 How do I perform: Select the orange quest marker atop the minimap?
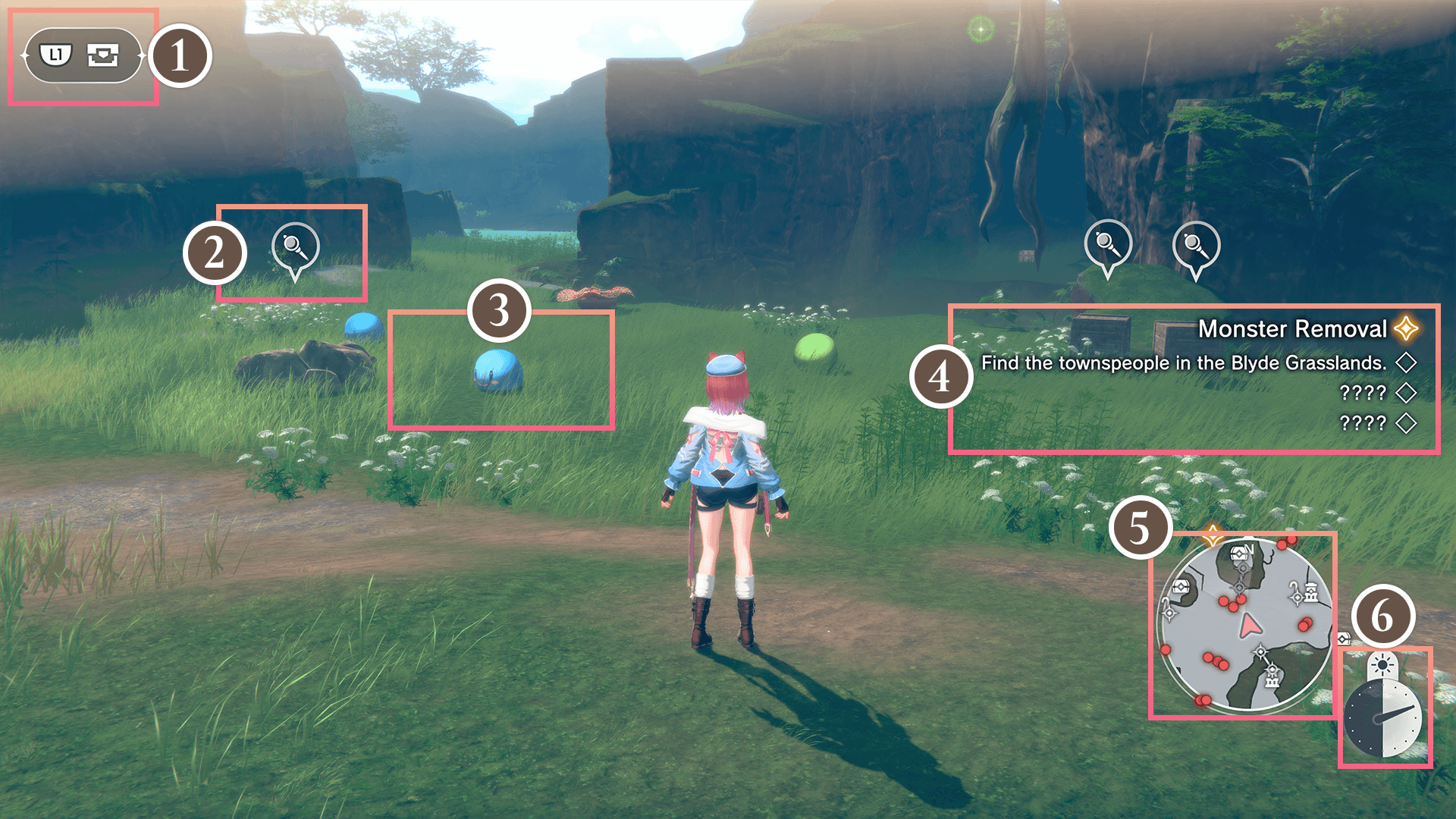coord(1212,535)
